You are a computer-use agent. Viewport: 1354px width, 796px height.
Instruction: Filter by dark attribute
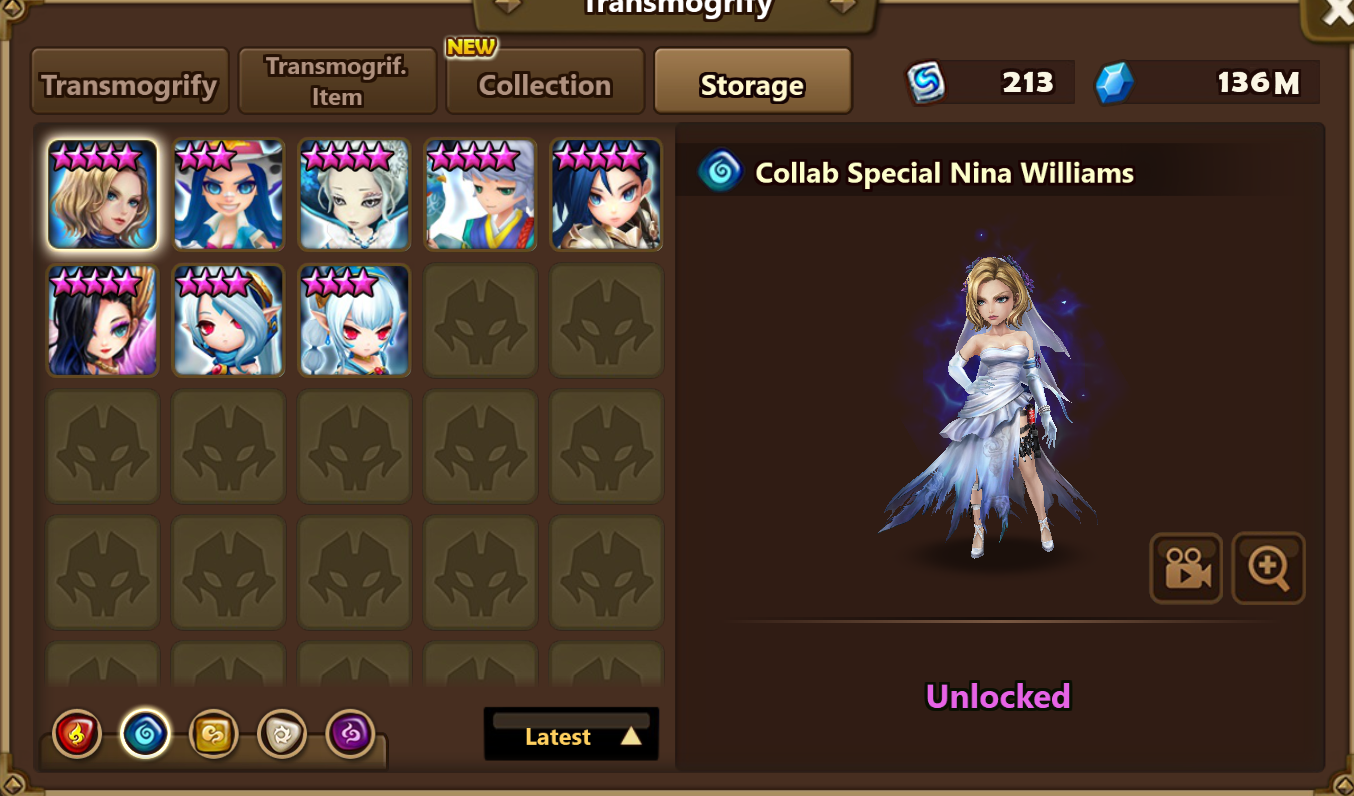(350, 735)
